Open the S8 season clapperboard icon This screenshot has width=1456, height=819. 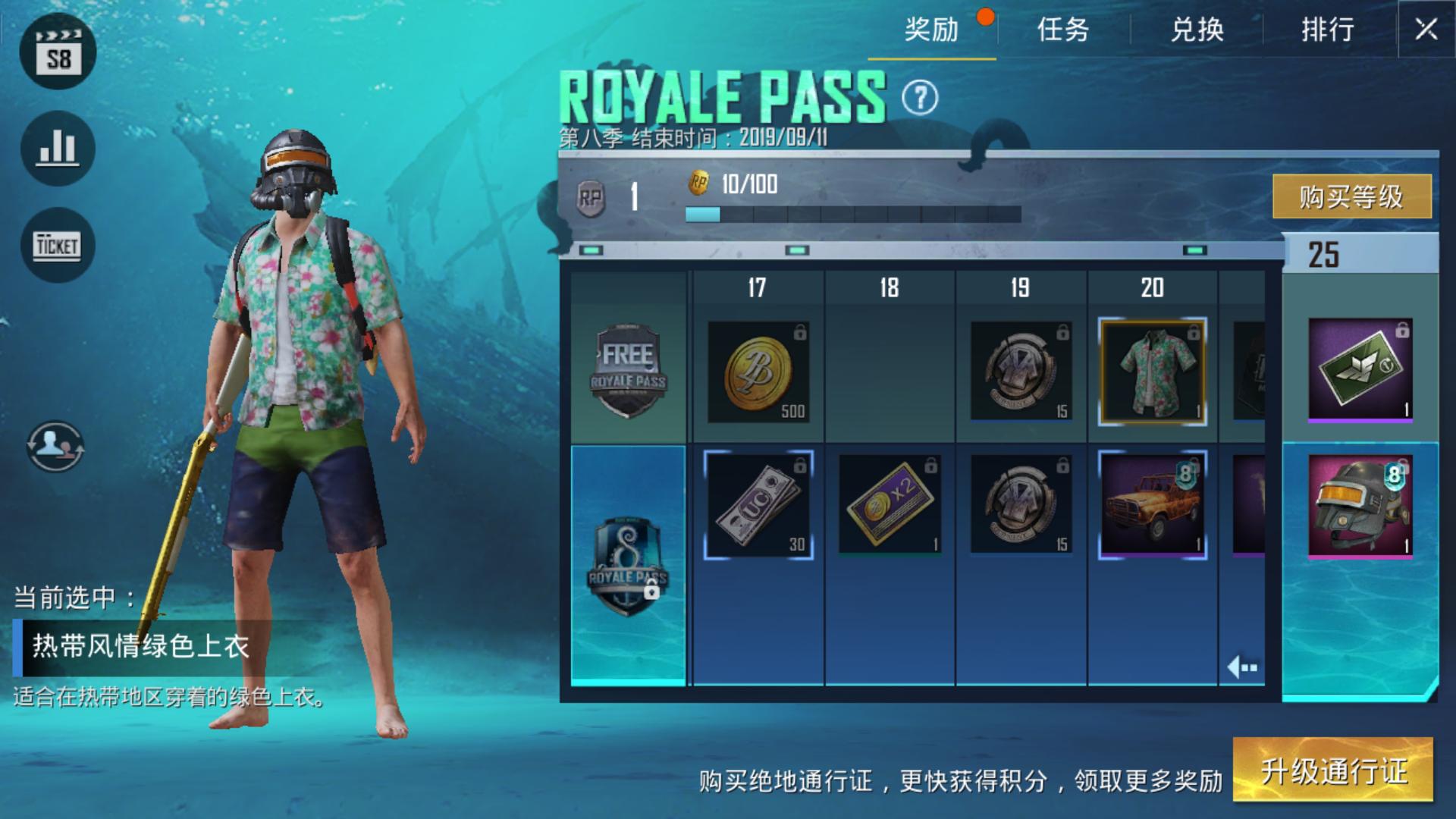tap(58, 52)
